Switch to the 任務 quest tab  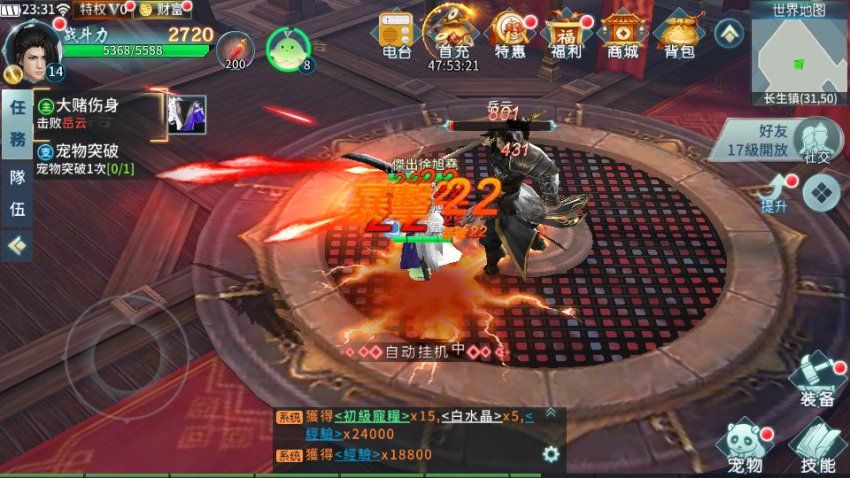pyautogui.click(x=16, y=125)
